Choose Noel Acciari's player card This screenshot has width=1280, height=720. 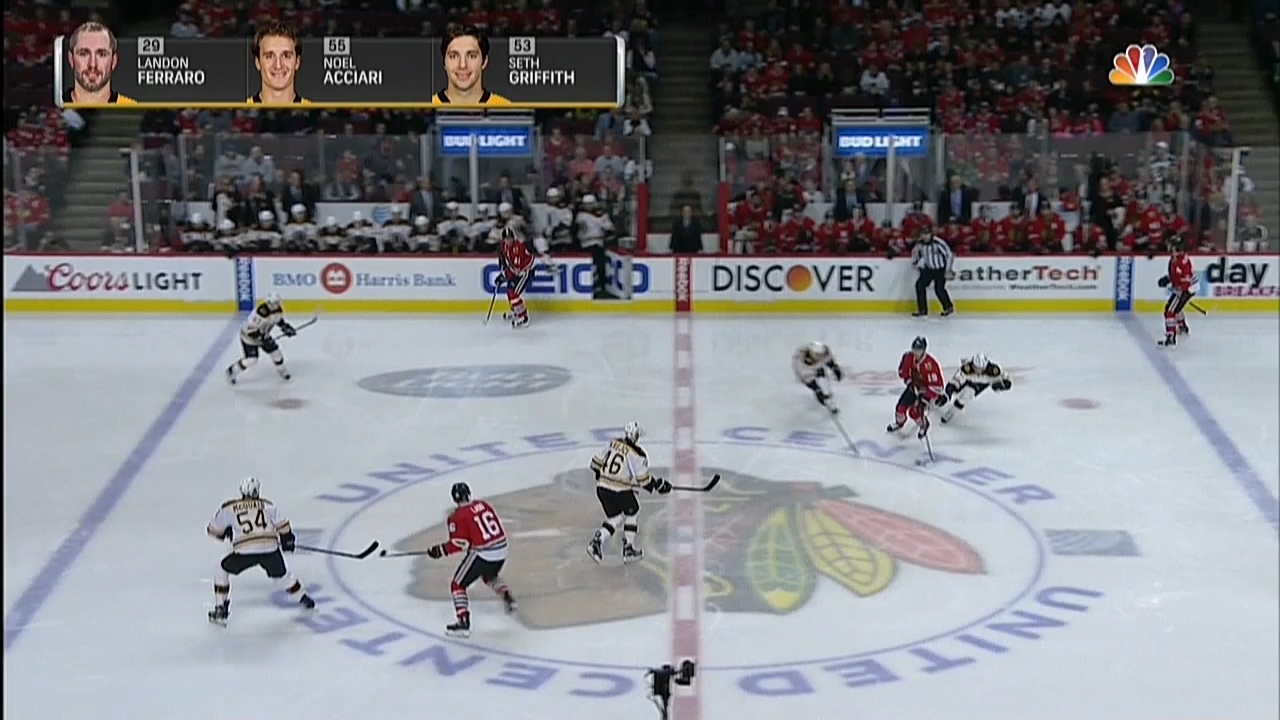pyautogui.click(x=339, y=70)
